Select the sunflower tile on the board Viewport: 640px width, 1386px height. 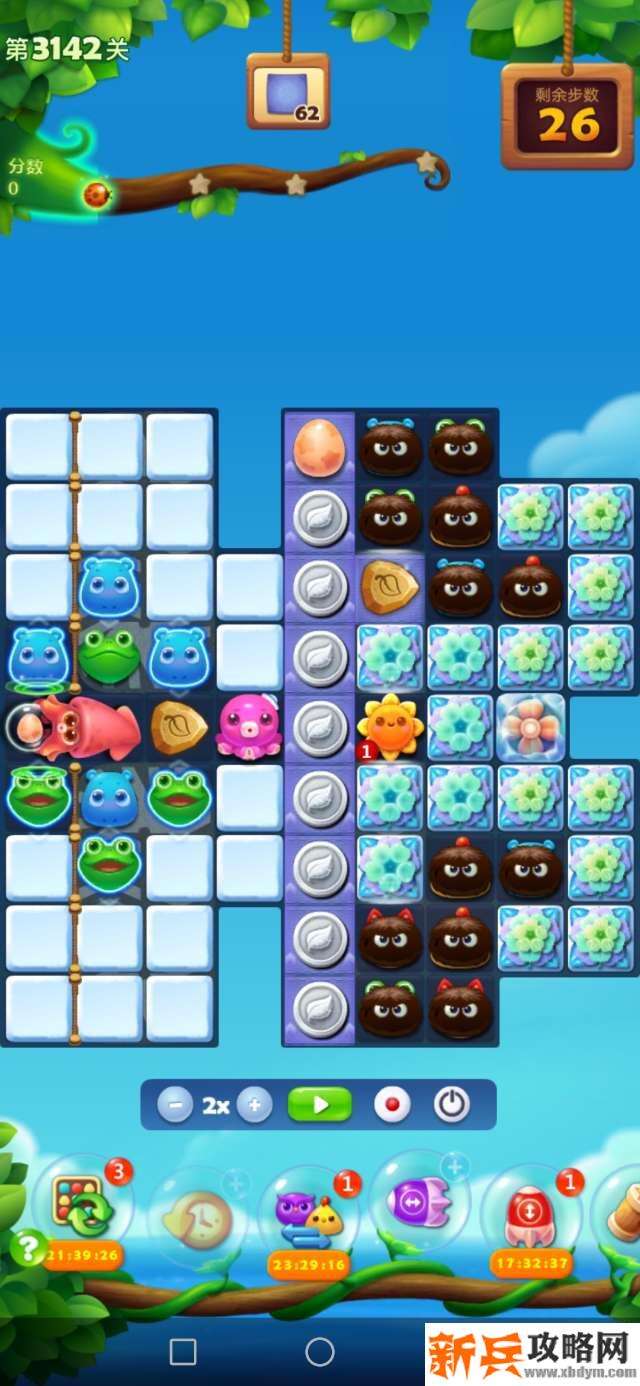tap(391, 725)
